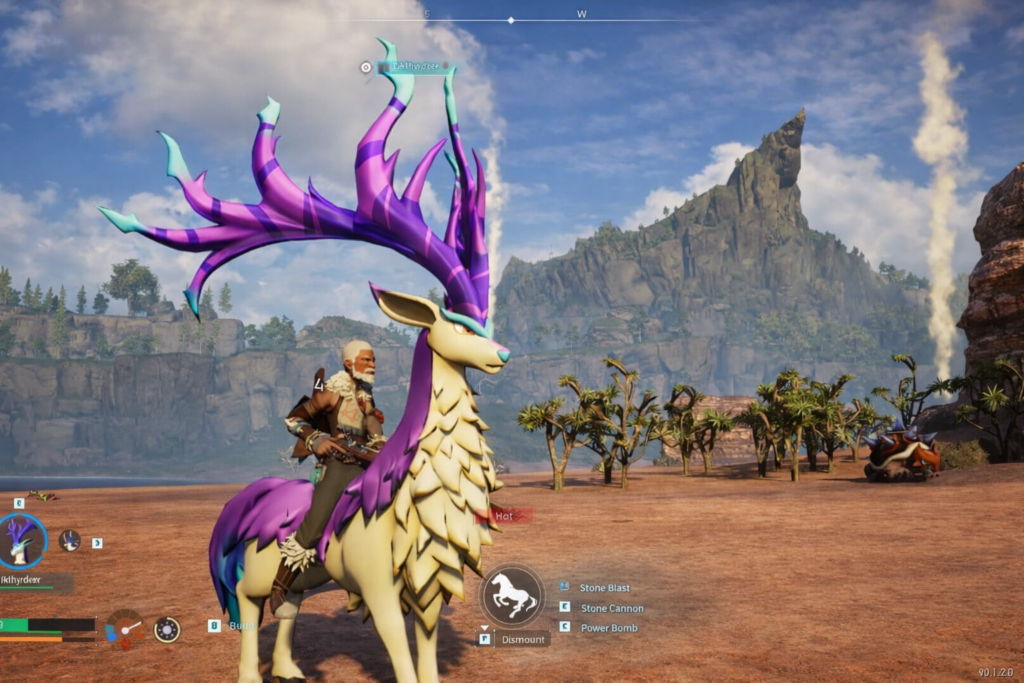Choose the Stone Cannon skill
1024x683 pixels.
point(612,608)
